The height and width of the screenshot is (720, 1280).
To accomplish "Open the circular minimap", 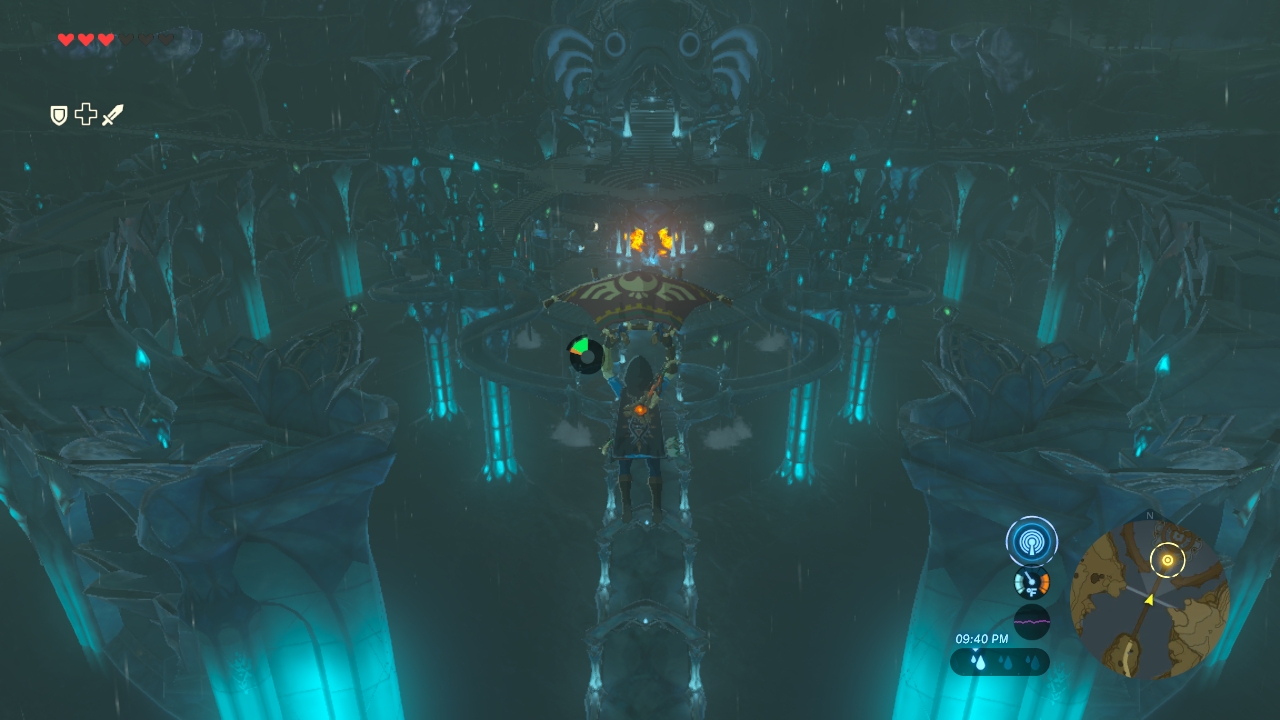I will click(1149, 598).
